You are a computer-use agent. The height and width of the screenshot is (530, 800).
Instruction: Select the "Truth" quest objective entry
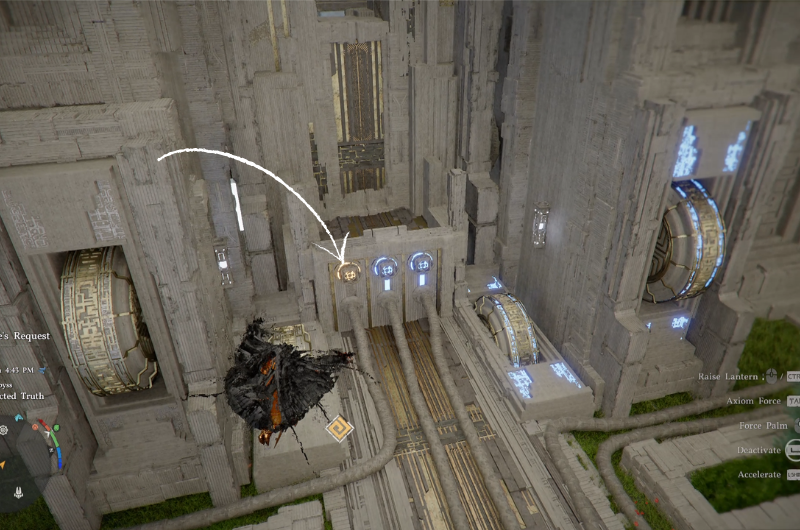point(23,396)
